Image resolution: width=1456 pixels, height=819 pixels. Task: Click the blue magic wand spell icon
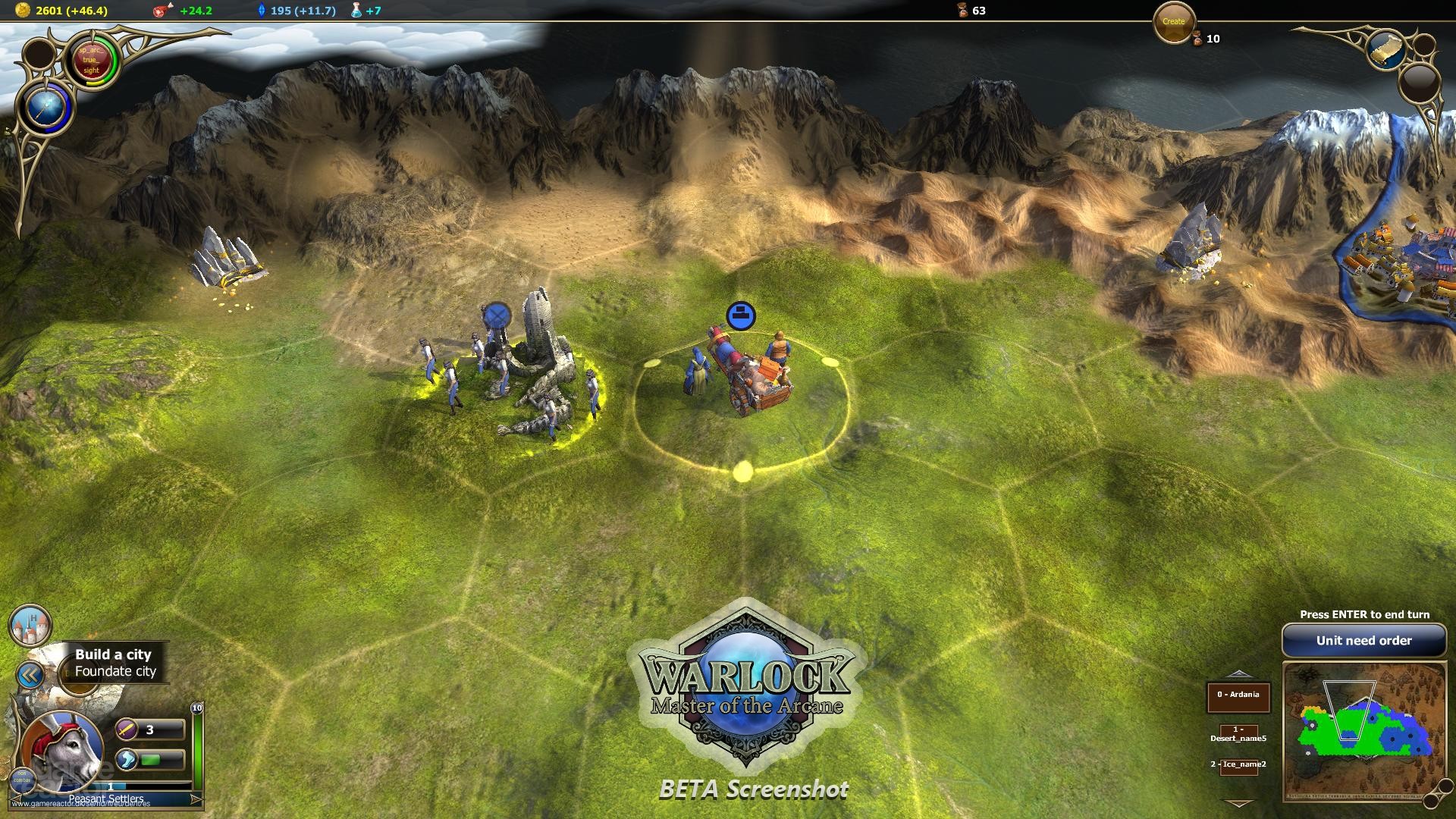[x=47, y=106]
